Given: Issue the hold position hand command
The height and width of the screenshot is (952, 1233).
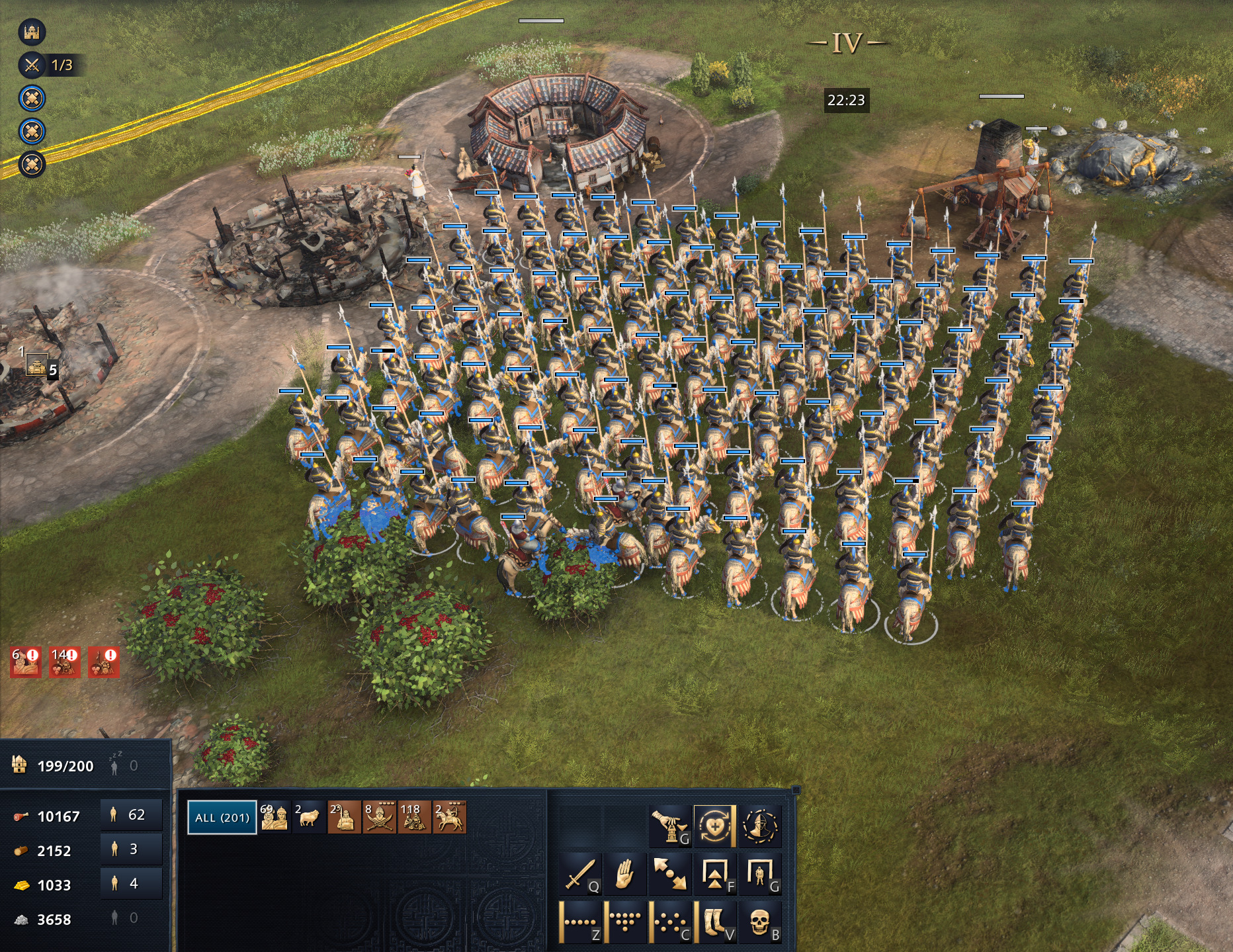Looking at the screenshot, I should (625, 875).
